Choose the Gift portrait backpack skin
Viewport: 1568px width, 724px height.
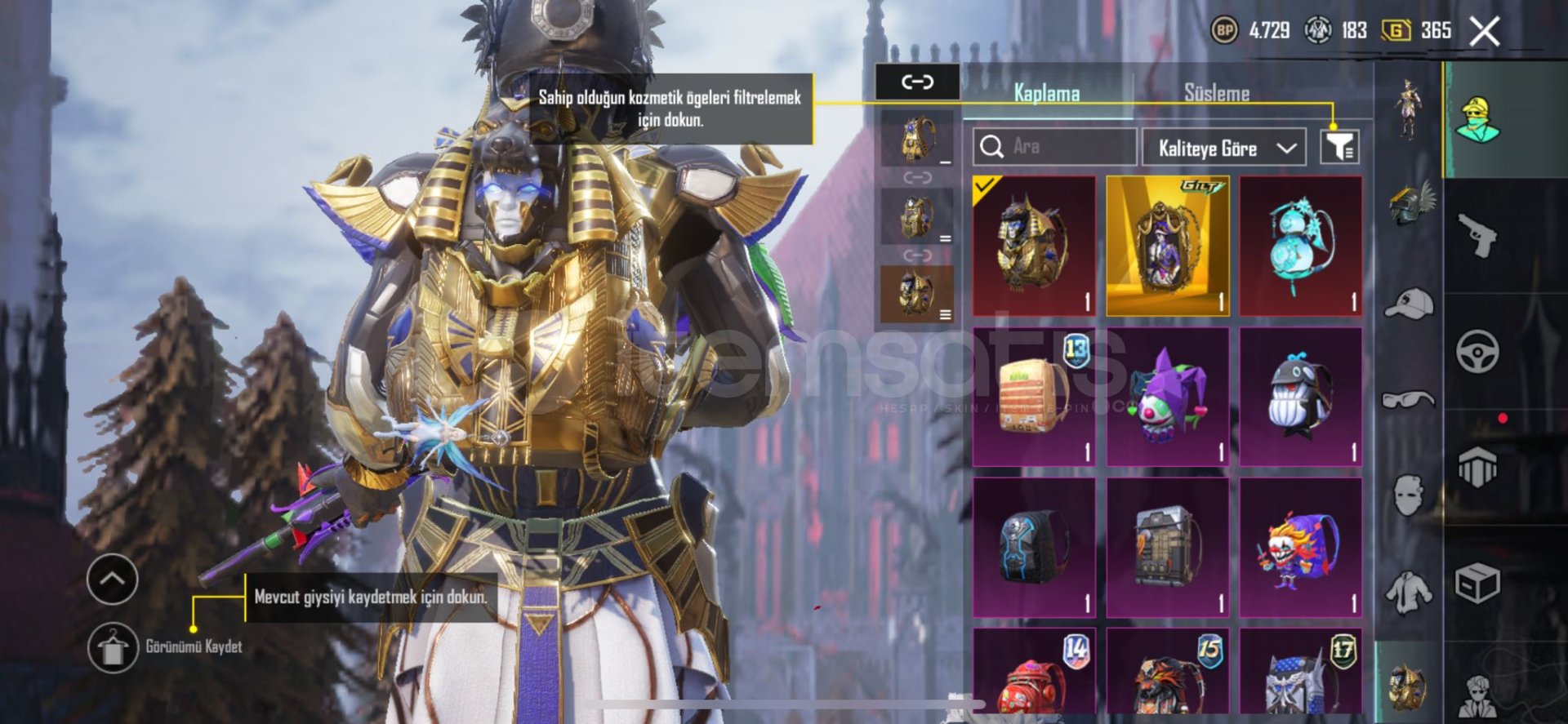1167,246
